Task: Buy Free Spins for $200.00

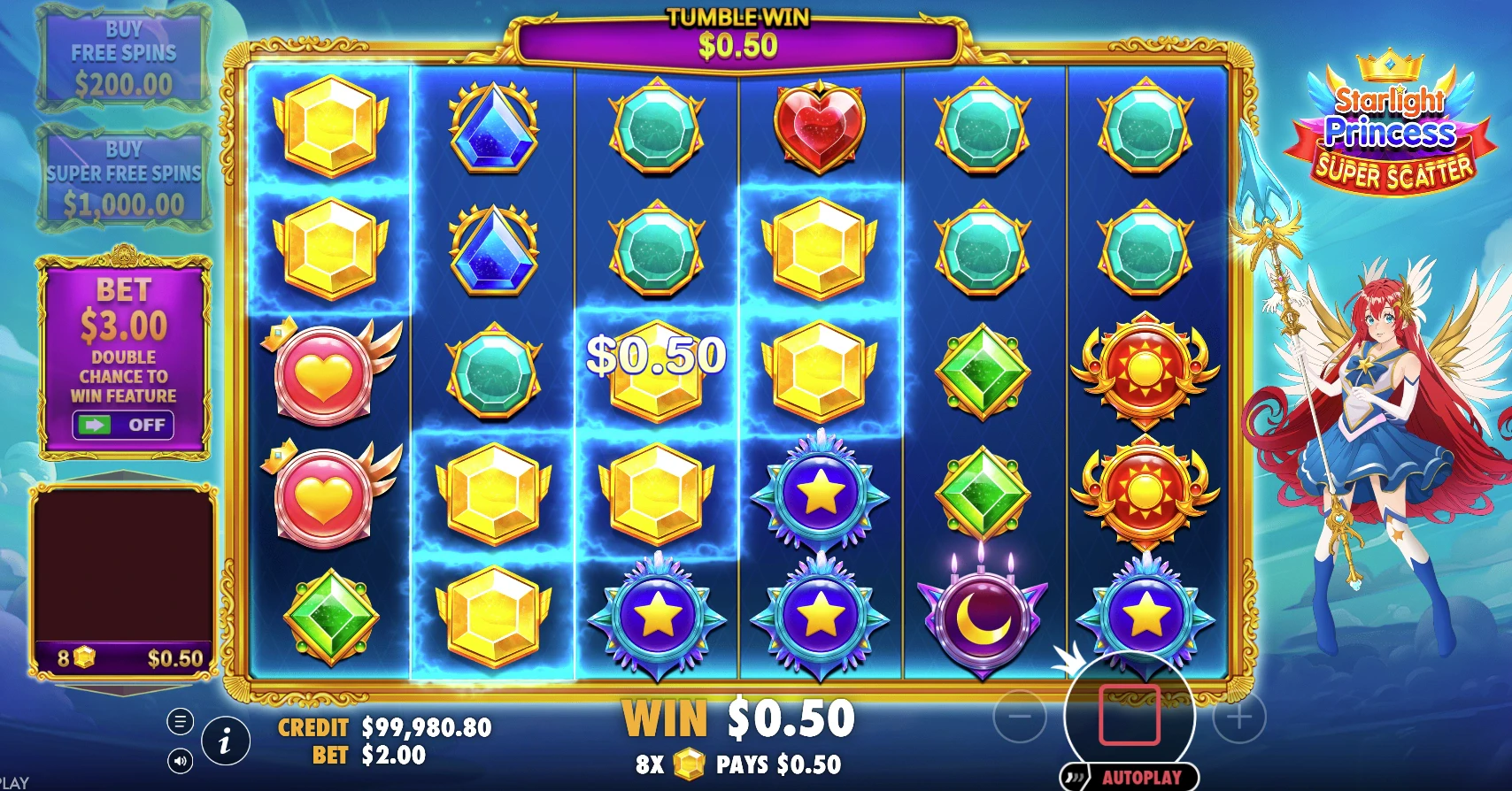Action: click(124, 58)
